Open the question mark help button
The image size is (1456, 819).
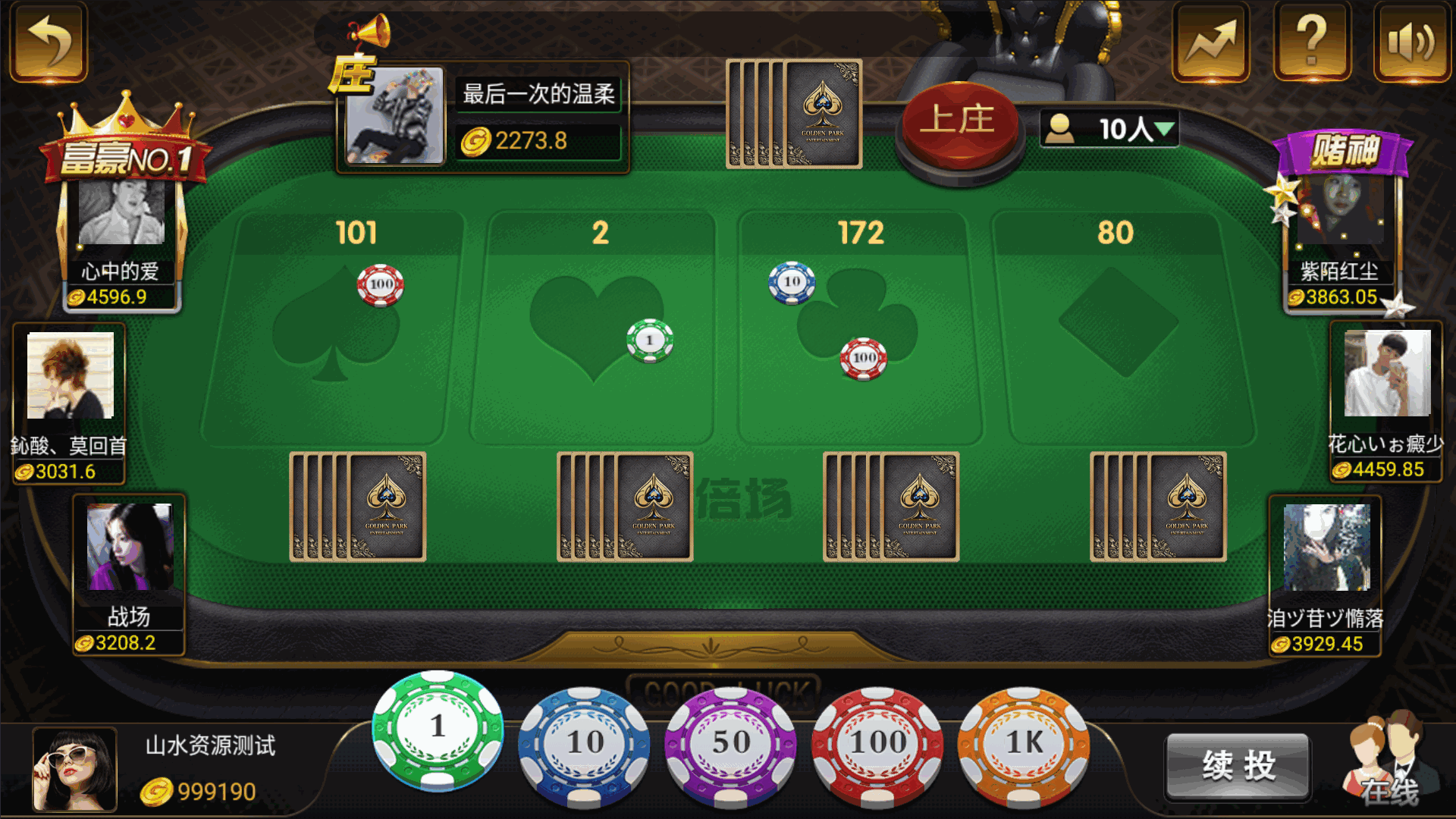pos(1312,42)
